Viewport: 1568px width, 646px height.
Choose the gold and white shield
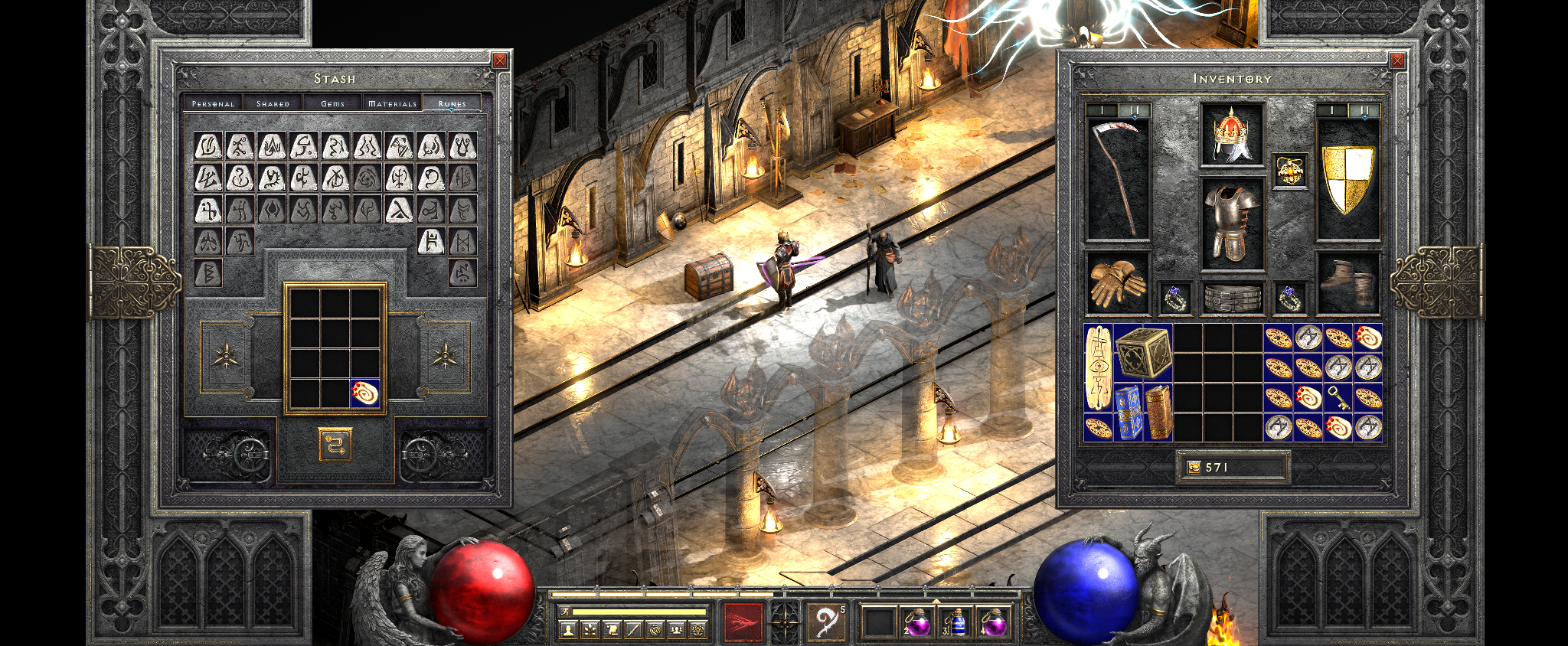tap(1348, 179)
